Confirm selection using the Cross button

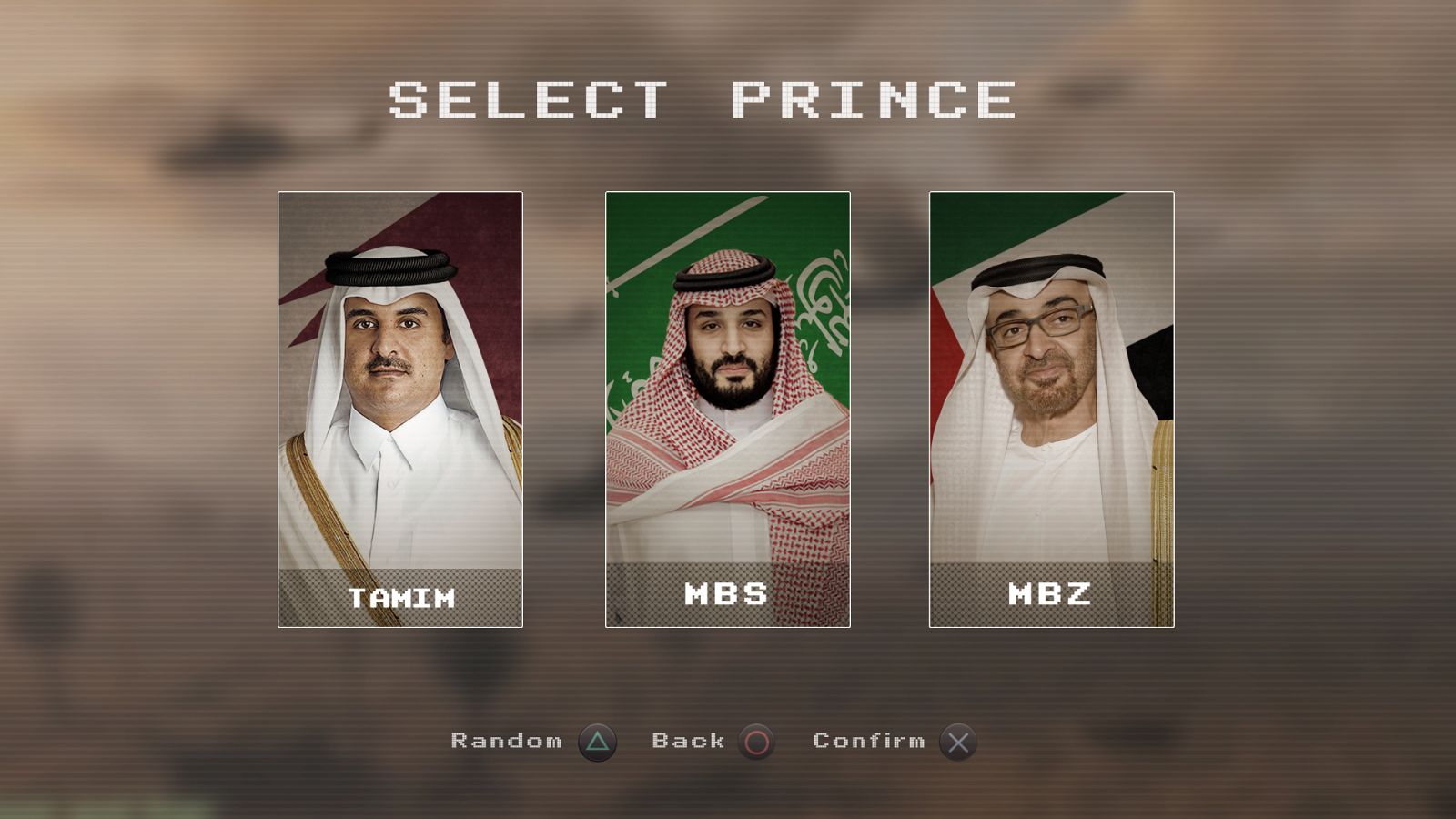[960, 742]
